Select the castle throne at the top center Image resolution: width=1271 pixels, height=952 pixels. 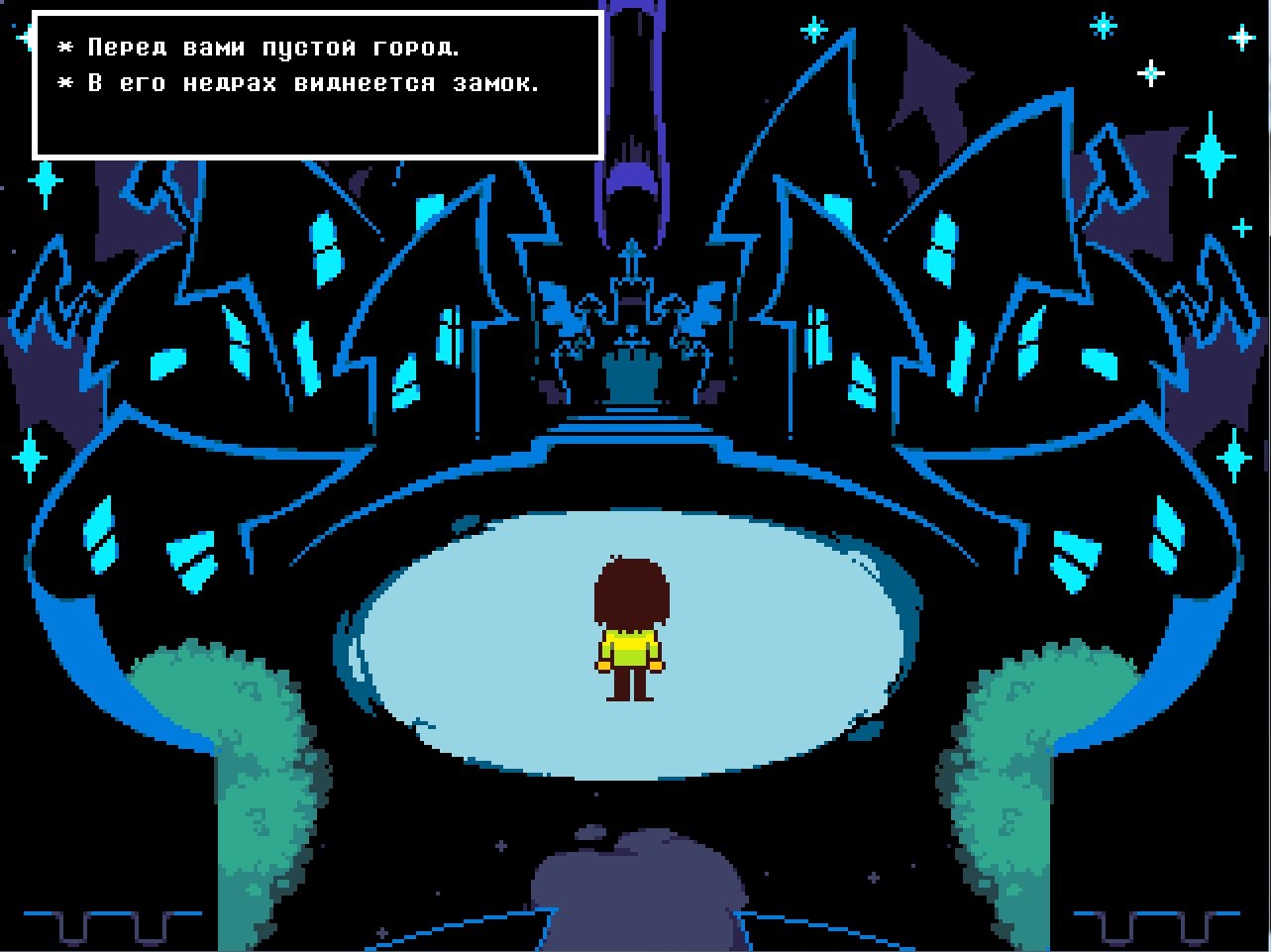634,376
